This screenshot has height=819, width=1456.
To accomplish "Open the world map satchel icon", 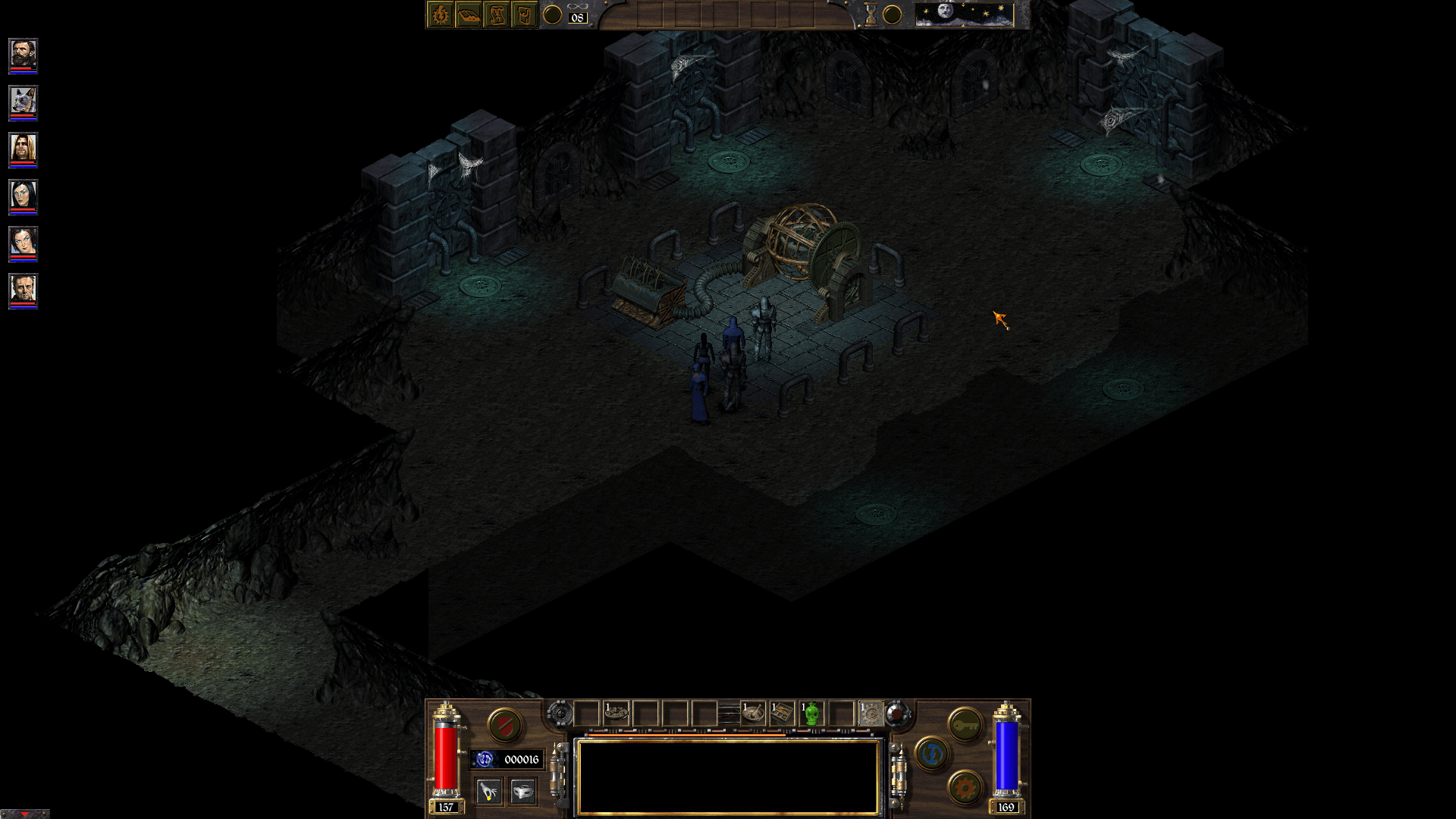I will (524, 14).
